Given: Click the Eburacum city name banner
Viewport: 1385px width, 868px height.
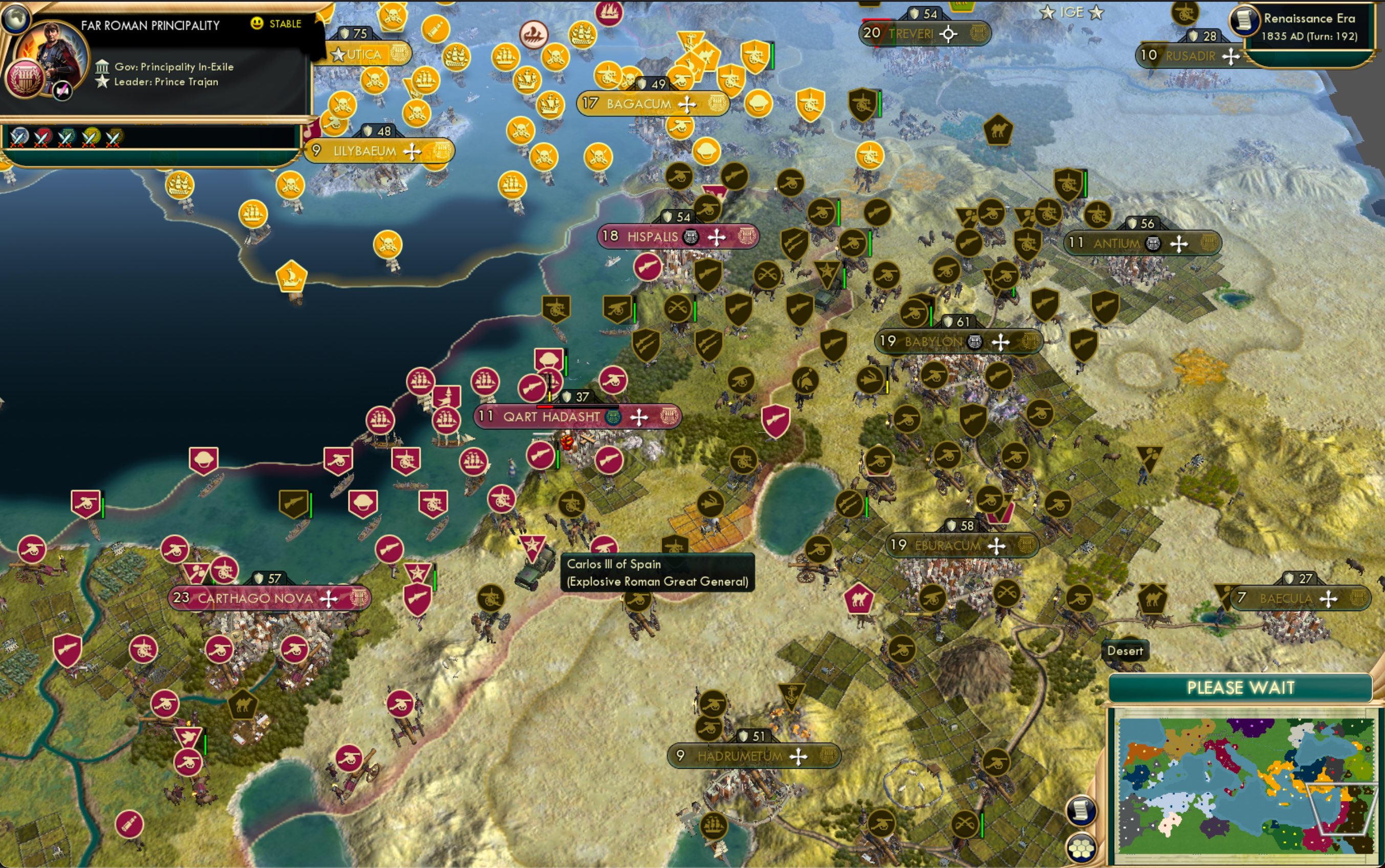Looking at the screenshot, I should point(949,546).
